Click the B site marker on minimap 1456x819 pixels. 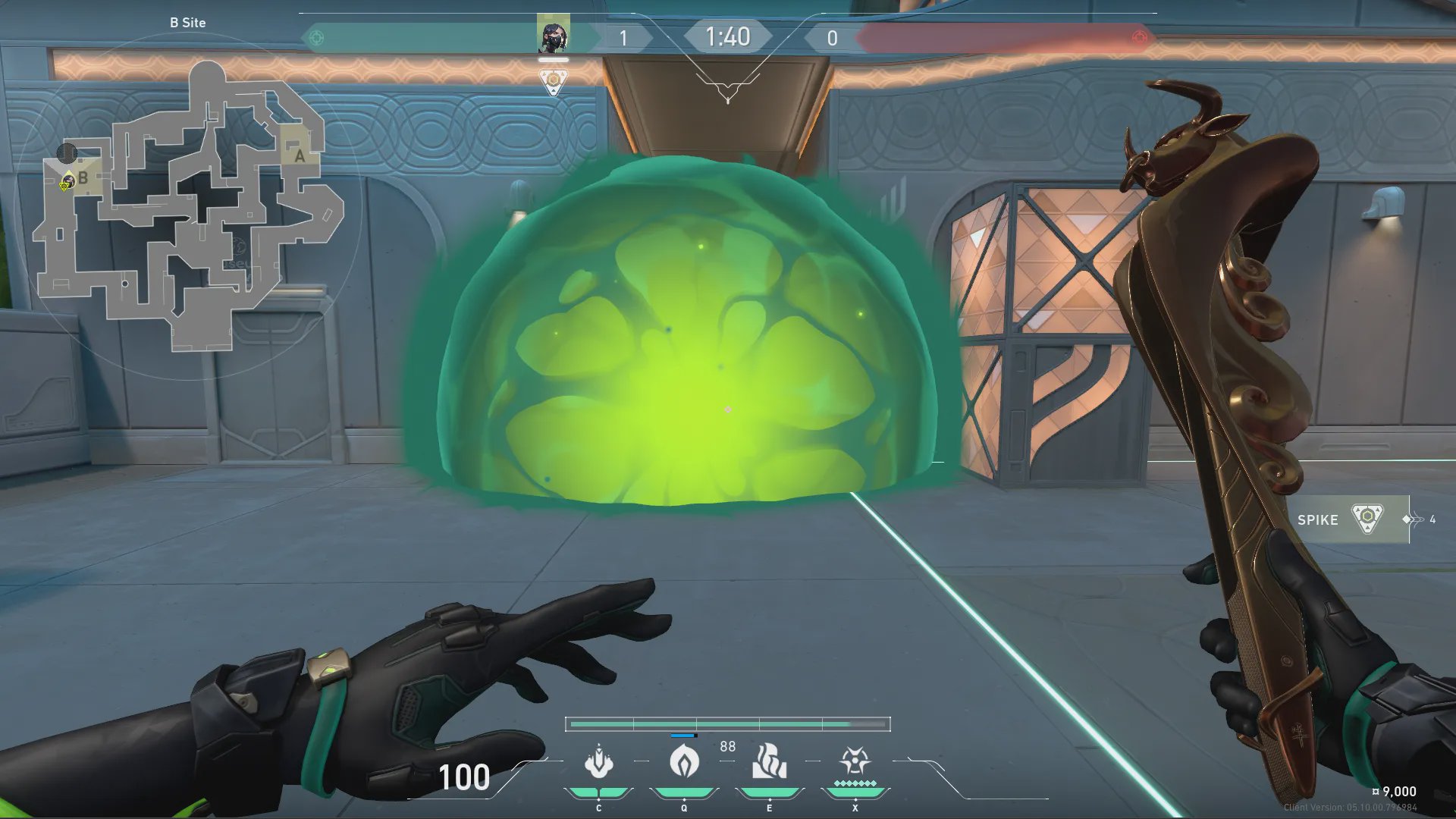(x=83, y=178)
